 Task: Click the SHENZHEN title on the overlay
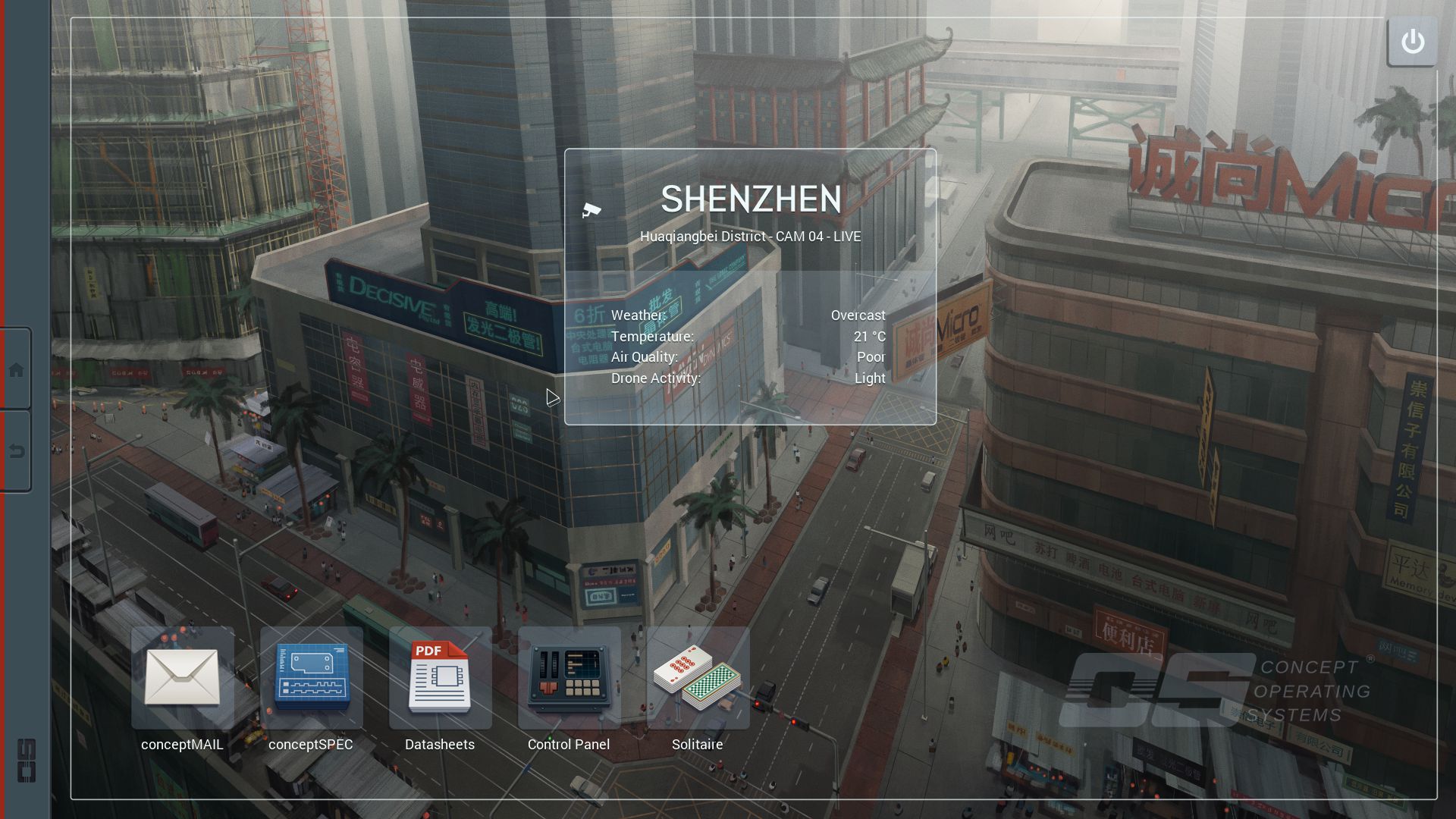pyautogui.click(x=752, y=199)
